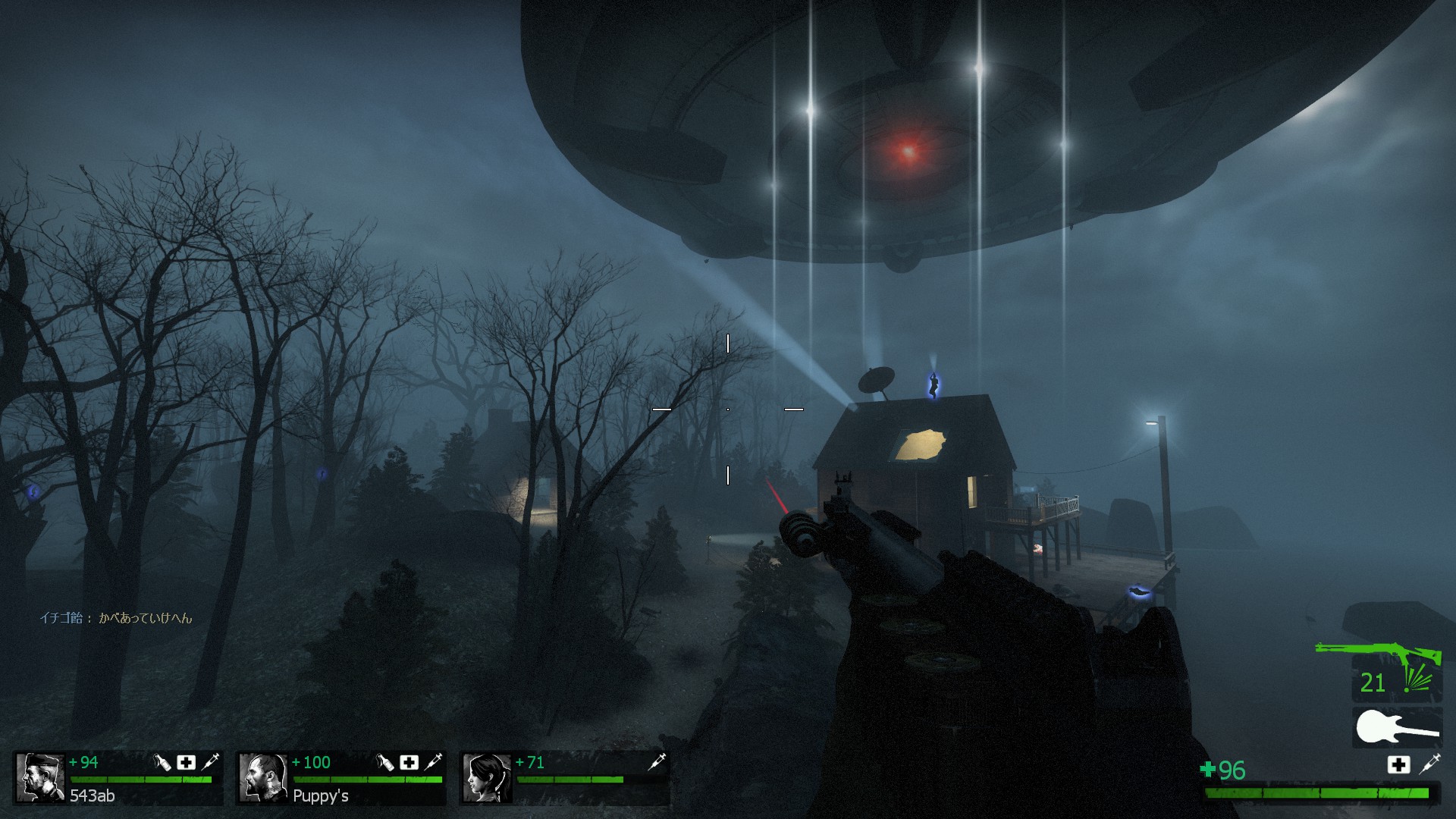The width and height of the screenshot is (1456, 819).
Task: Click teammate 543ab's portrait
Action: click(40, 777)
